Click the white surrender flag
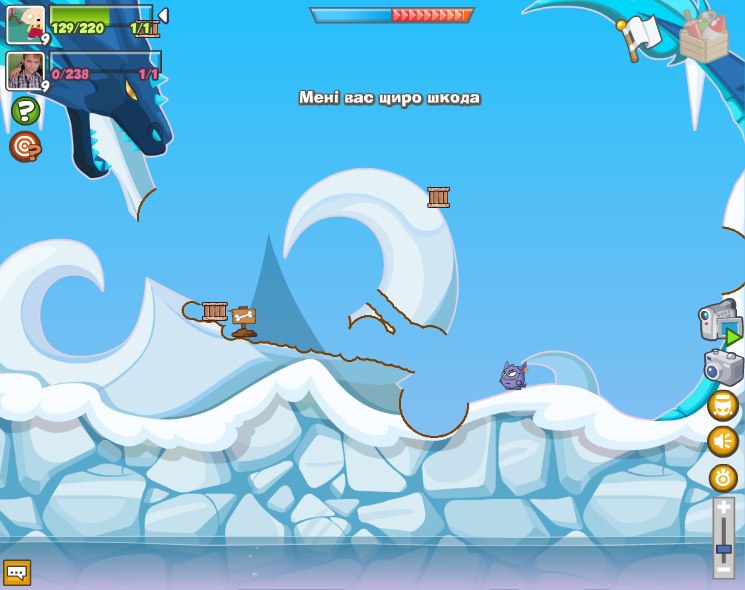The height and width of the screenshot is (590, 745). click(636, 38)
